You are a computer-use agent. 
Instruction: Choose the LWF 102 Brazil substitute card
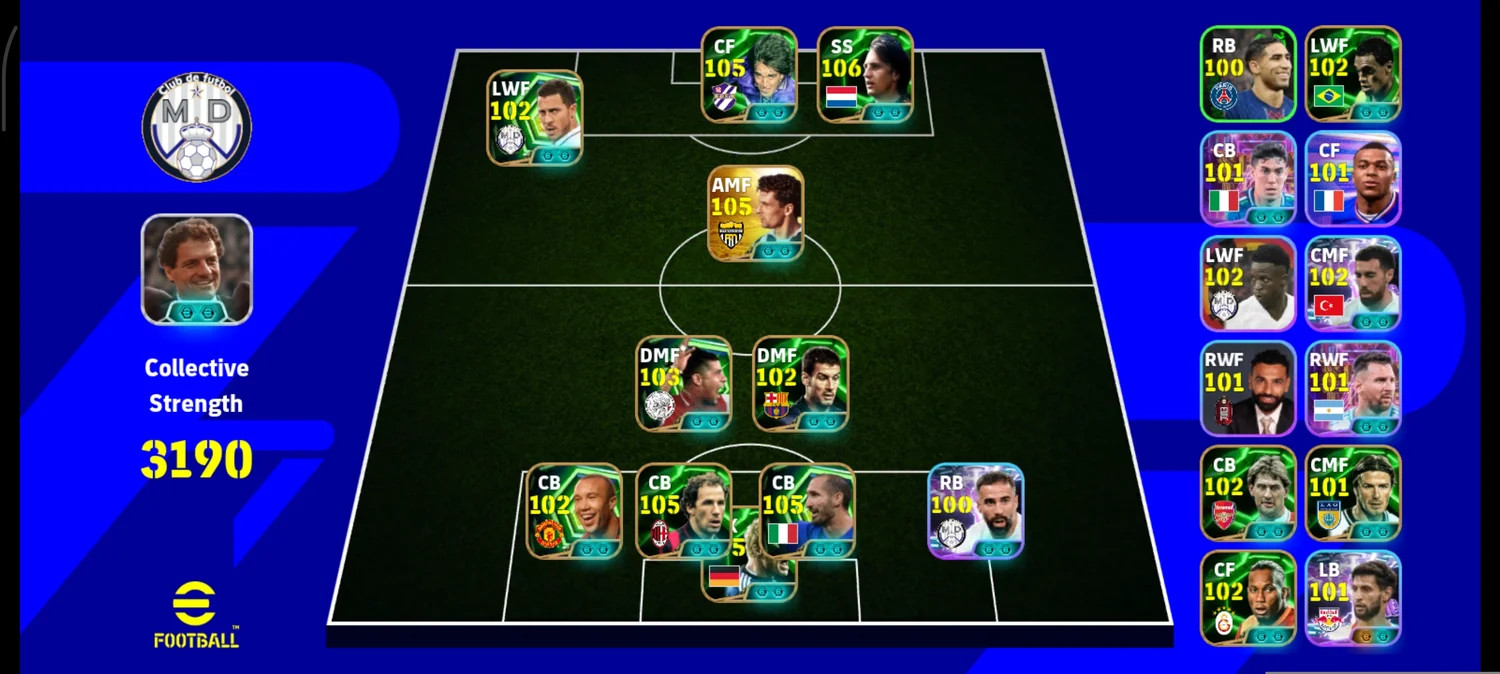[1353, 74]
